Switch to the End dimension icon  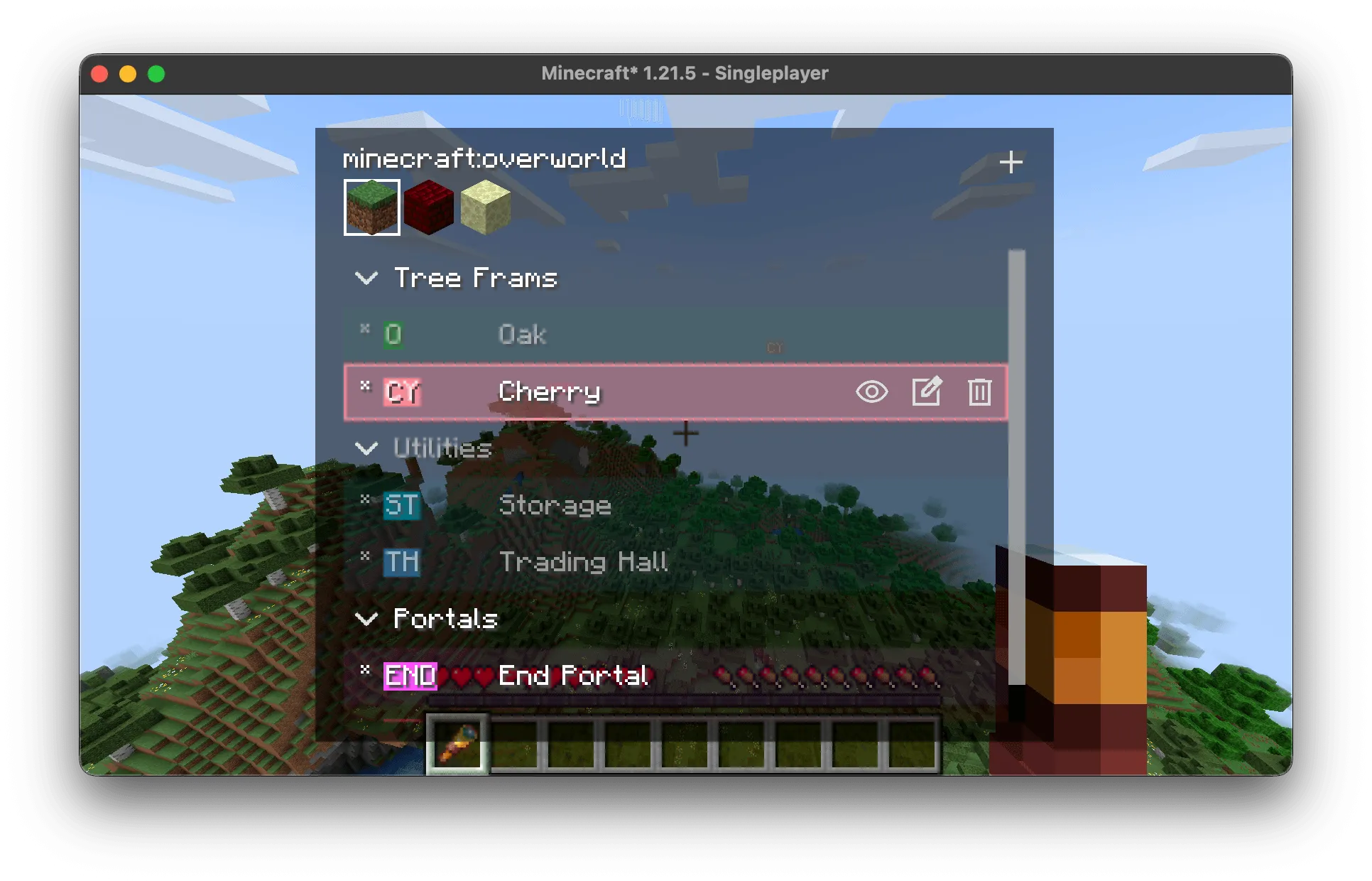(x=485, y=207)
